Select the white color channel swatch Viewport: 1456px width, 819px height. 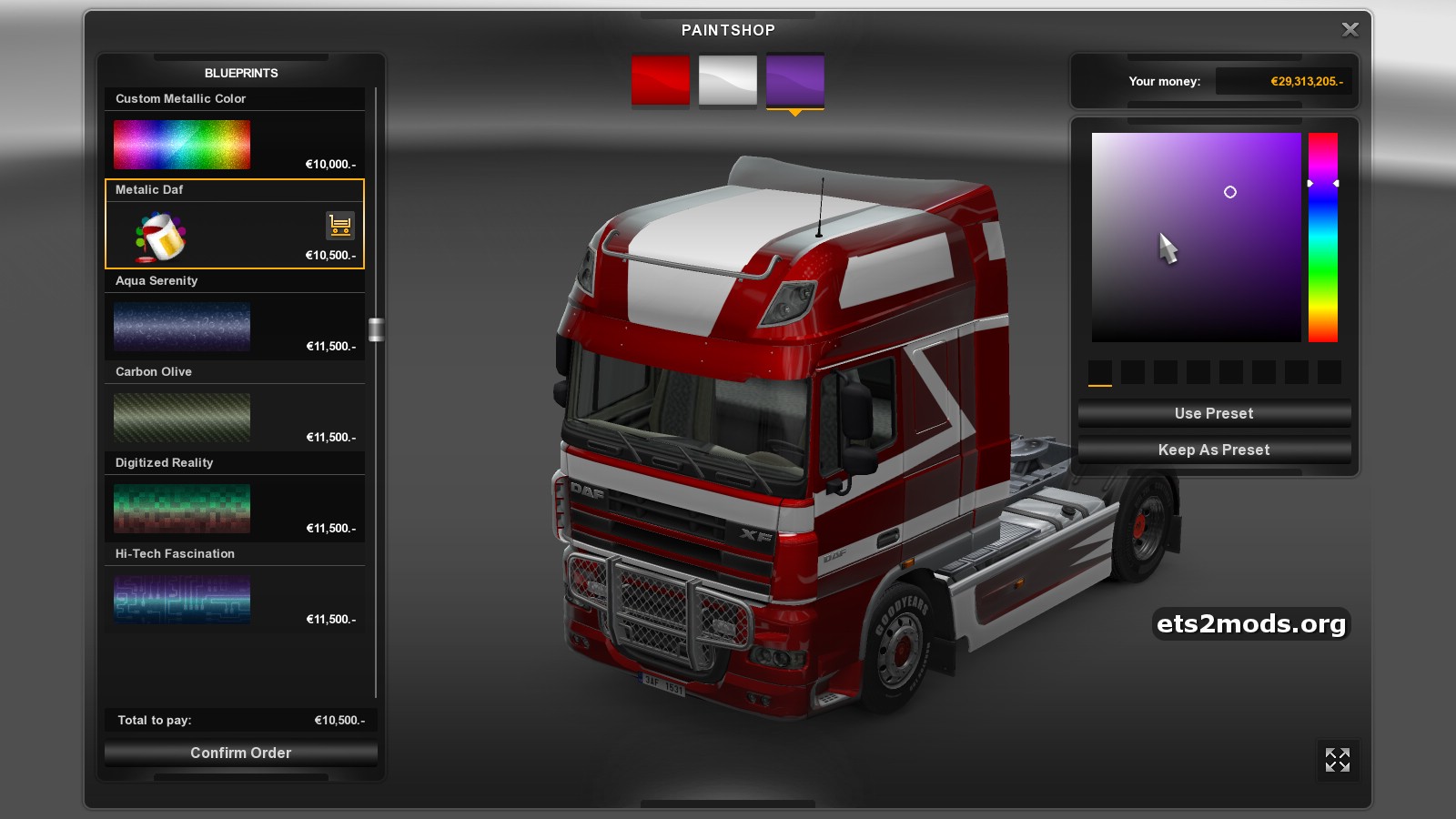click(728, 80)
